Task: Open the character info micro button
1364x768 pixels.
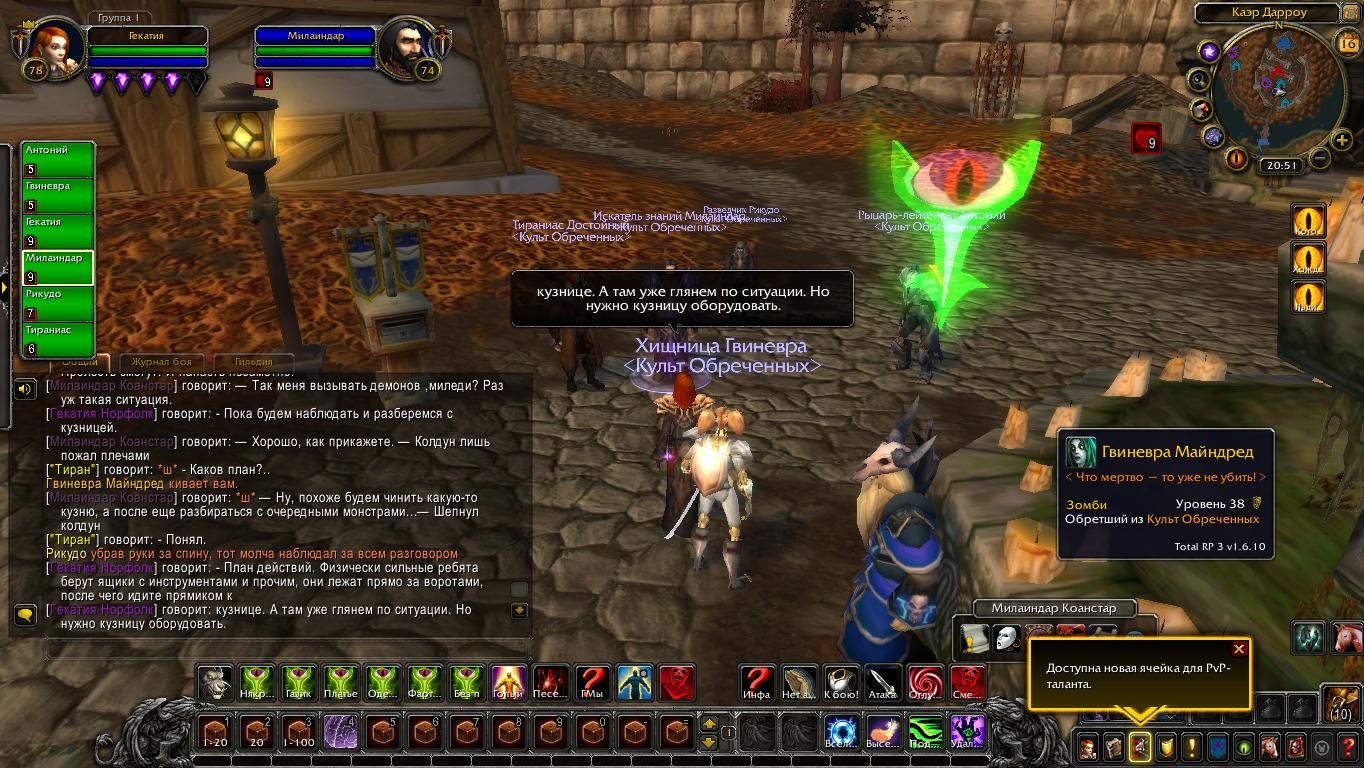Action: click(1087, 747)
